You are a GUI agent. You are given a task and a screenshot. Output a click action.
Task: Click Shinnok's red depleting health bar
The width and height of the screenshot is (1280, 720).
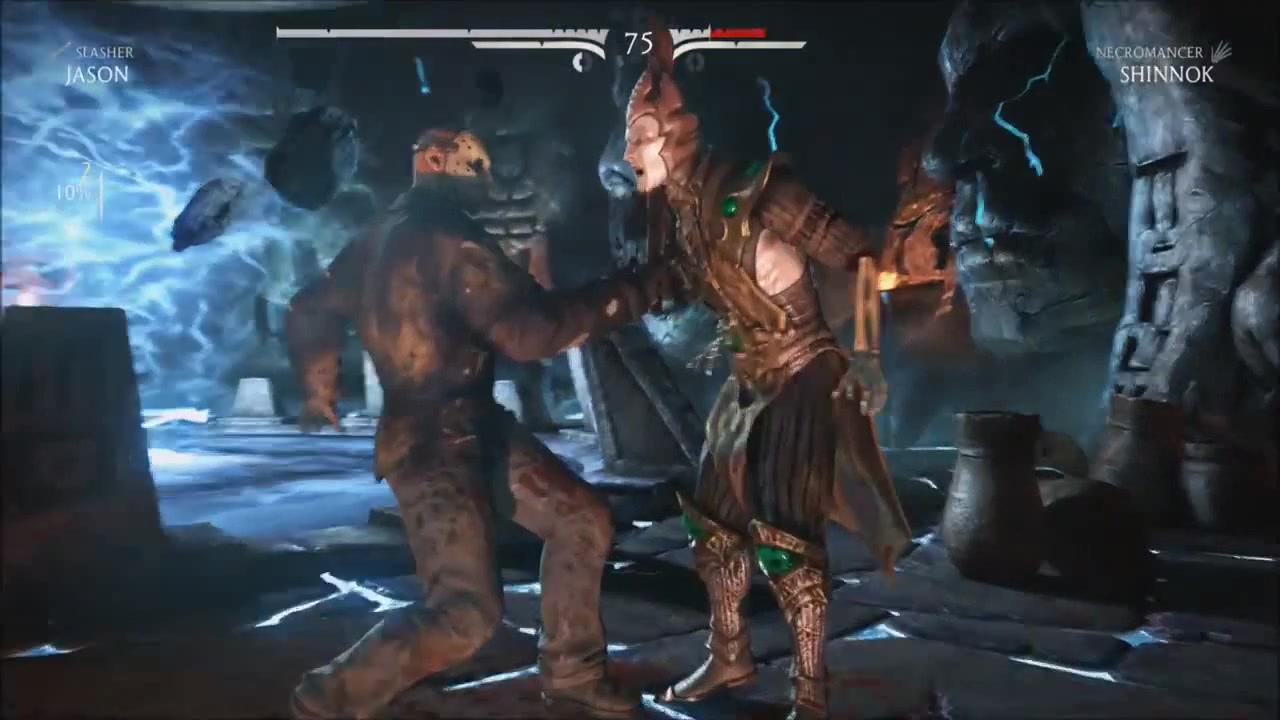[x=740, y=30]
